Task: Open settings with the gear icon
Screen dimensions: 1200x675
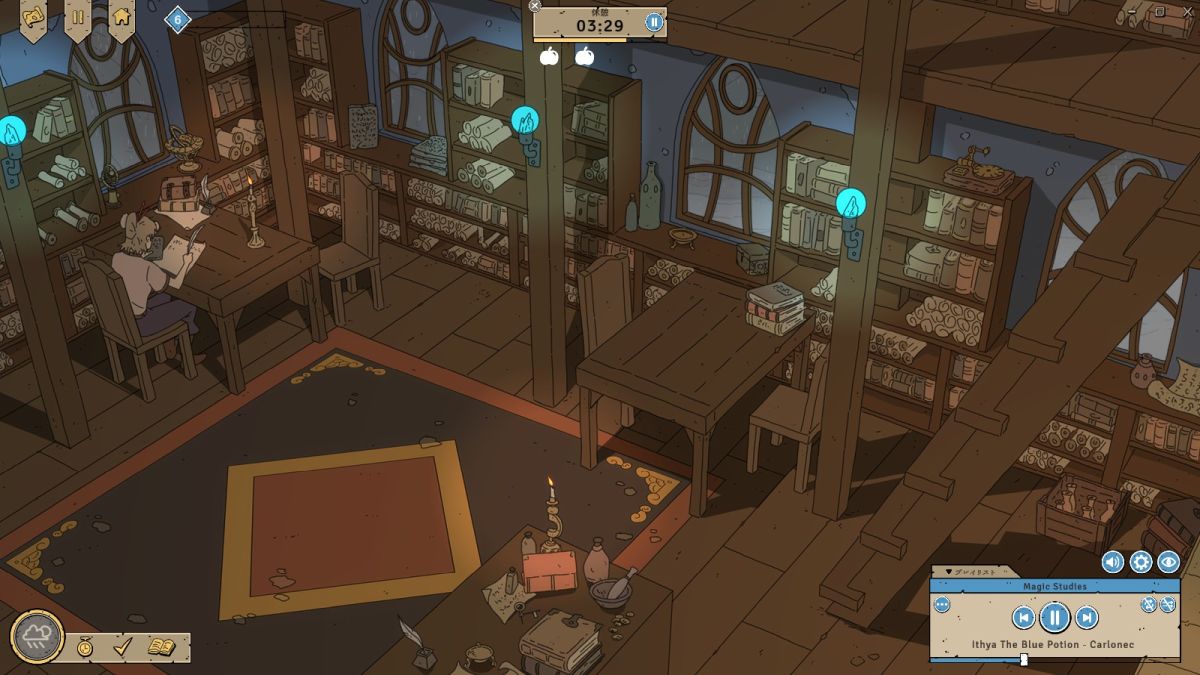Action: 1141,562
